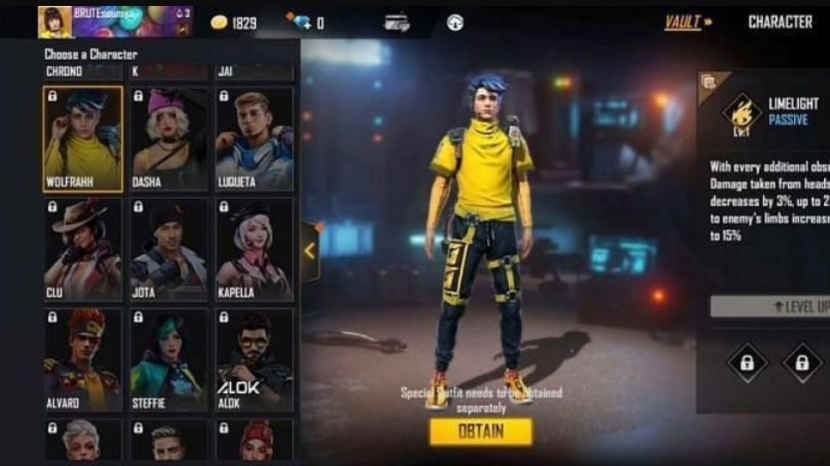Select the Kapella character tile
Viewport: 830px width, 466px height.
pos(255,249)
